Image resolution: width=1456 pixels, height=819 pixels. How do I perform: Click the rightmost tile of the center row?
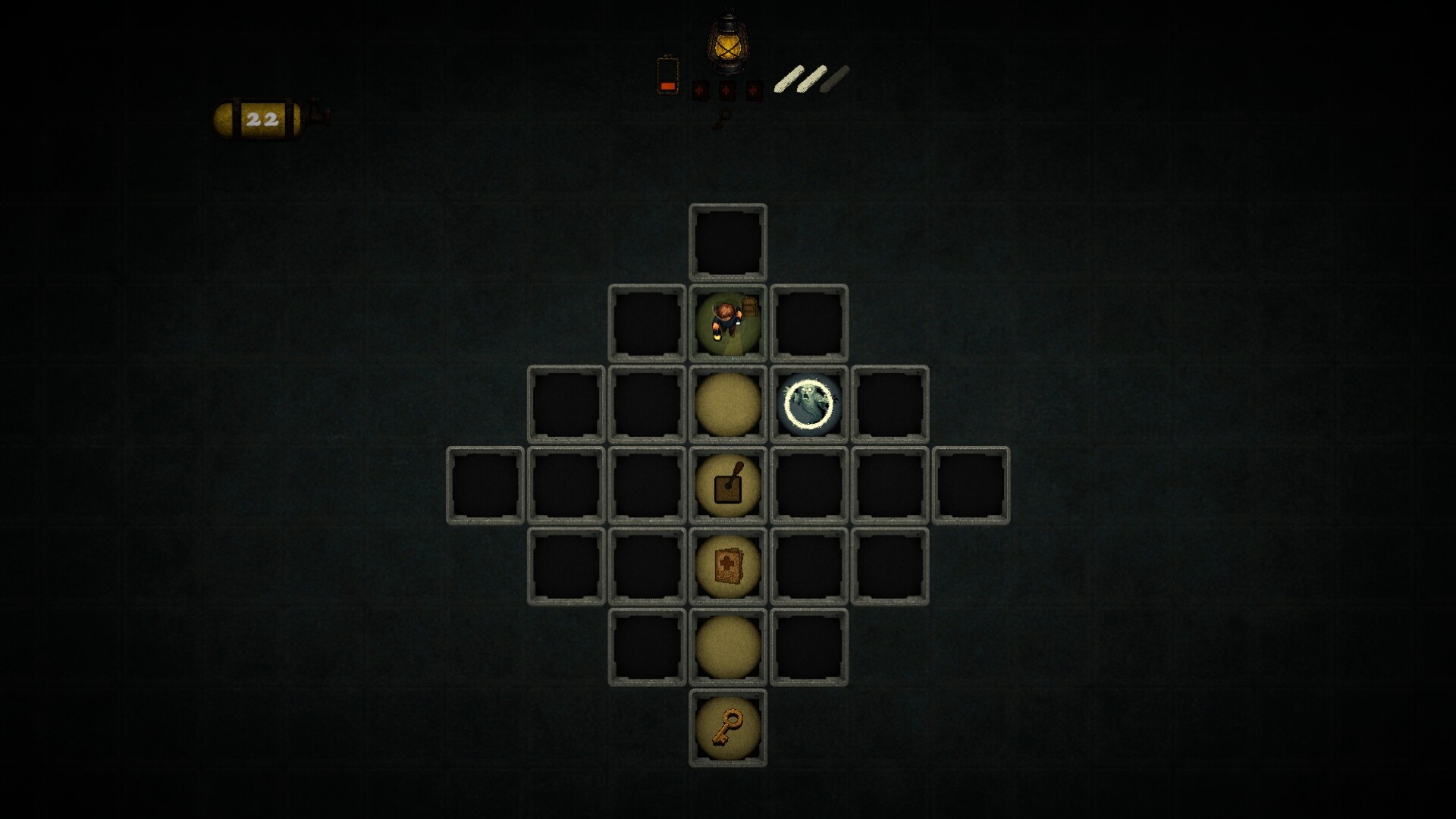click(971, 485)
